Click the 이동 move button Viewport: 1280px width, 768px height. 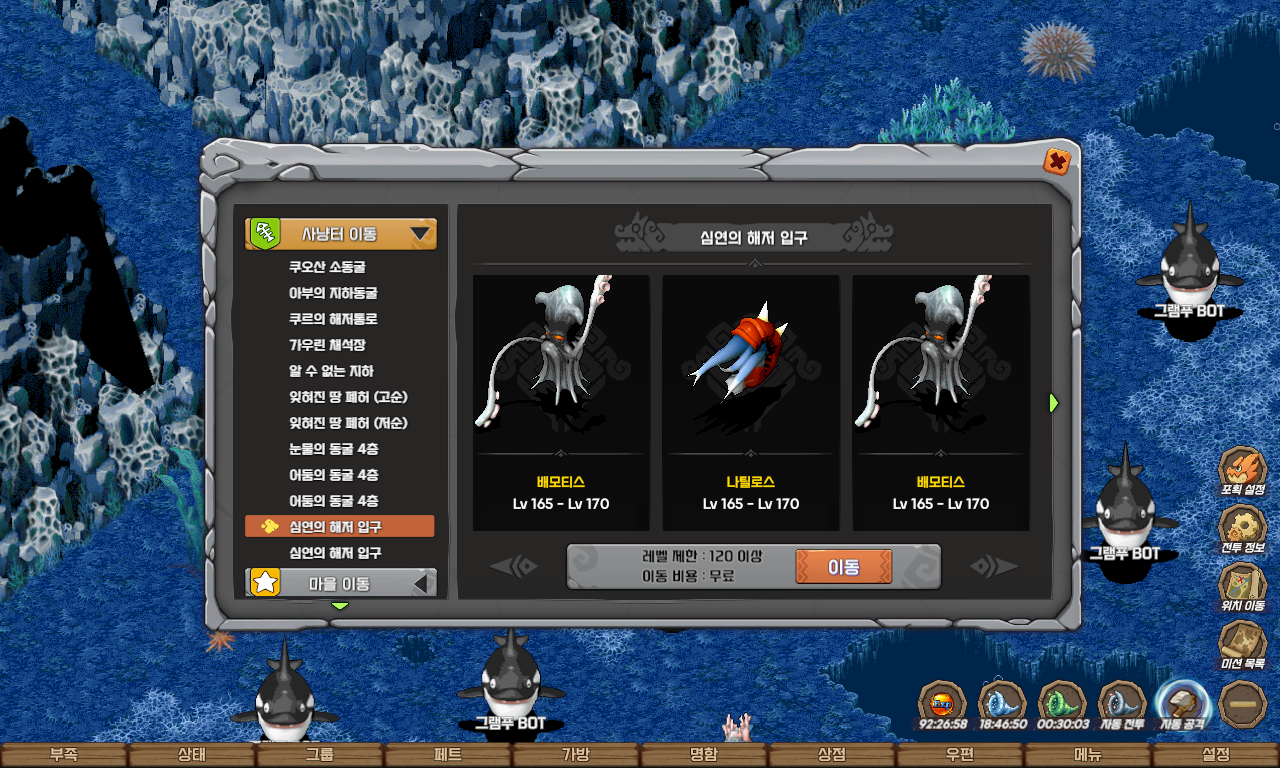coord(843,567)
